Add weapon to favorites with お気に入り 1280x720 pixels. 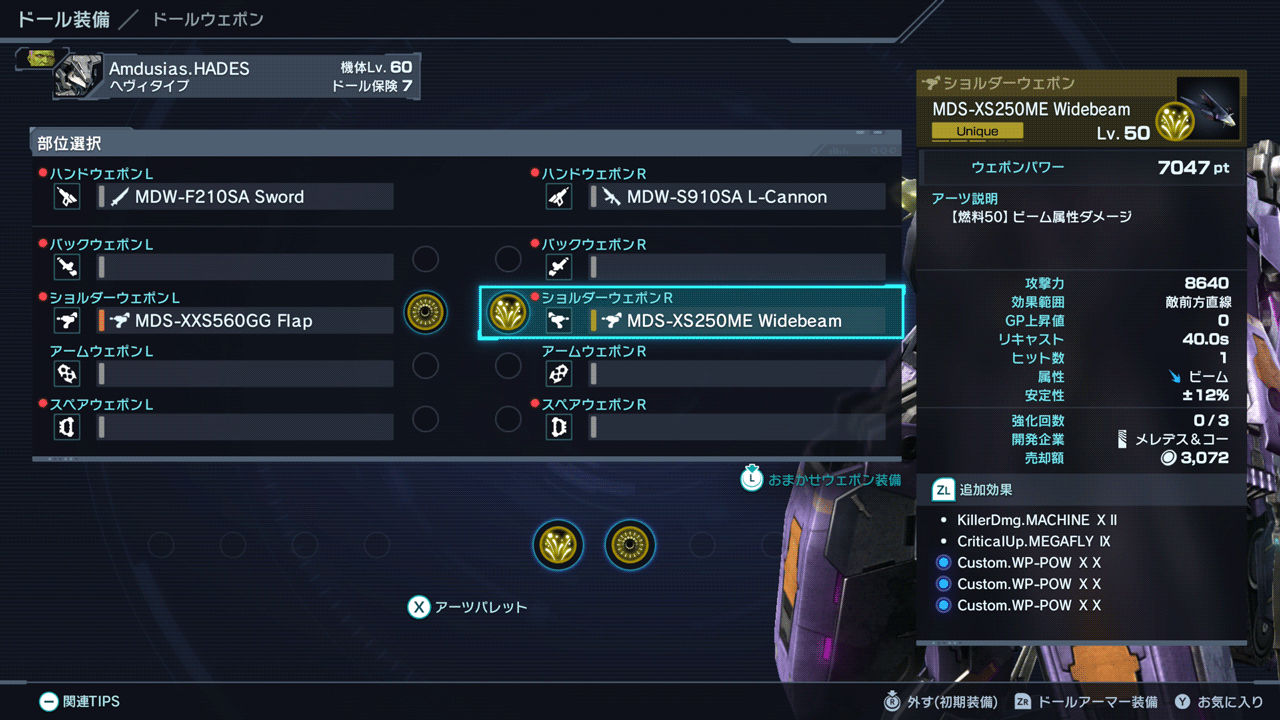pyautogui.click(x=1219, y=702)
